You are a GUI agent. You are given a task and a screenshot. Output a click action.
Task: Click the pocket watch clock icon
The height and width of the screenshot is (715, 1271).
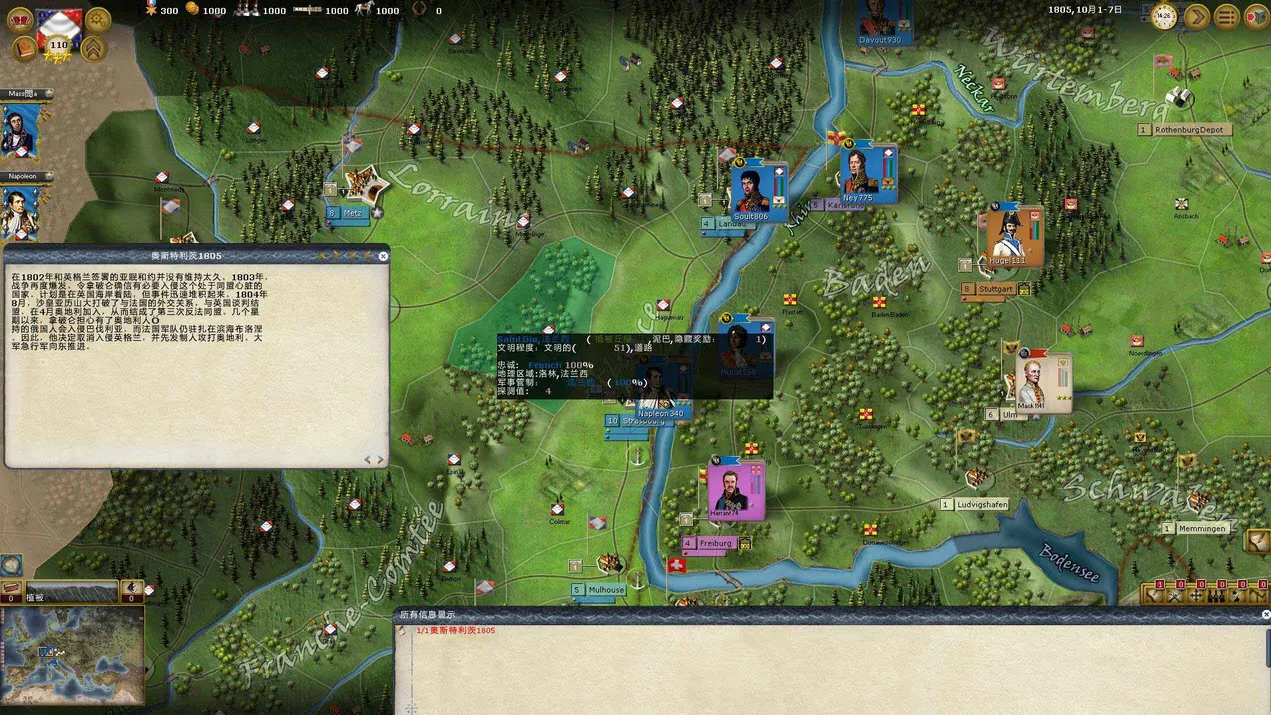click(x=1163, y=16)
